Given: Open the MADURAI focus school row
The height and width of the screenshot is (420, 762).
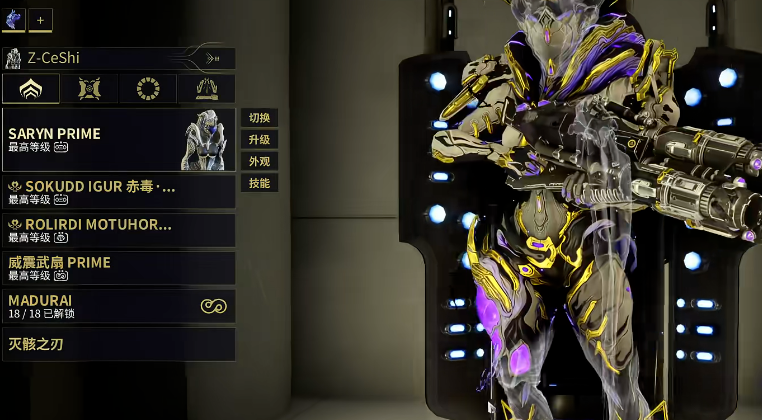Looking at the screenshot, I should (x=118, y=306).
